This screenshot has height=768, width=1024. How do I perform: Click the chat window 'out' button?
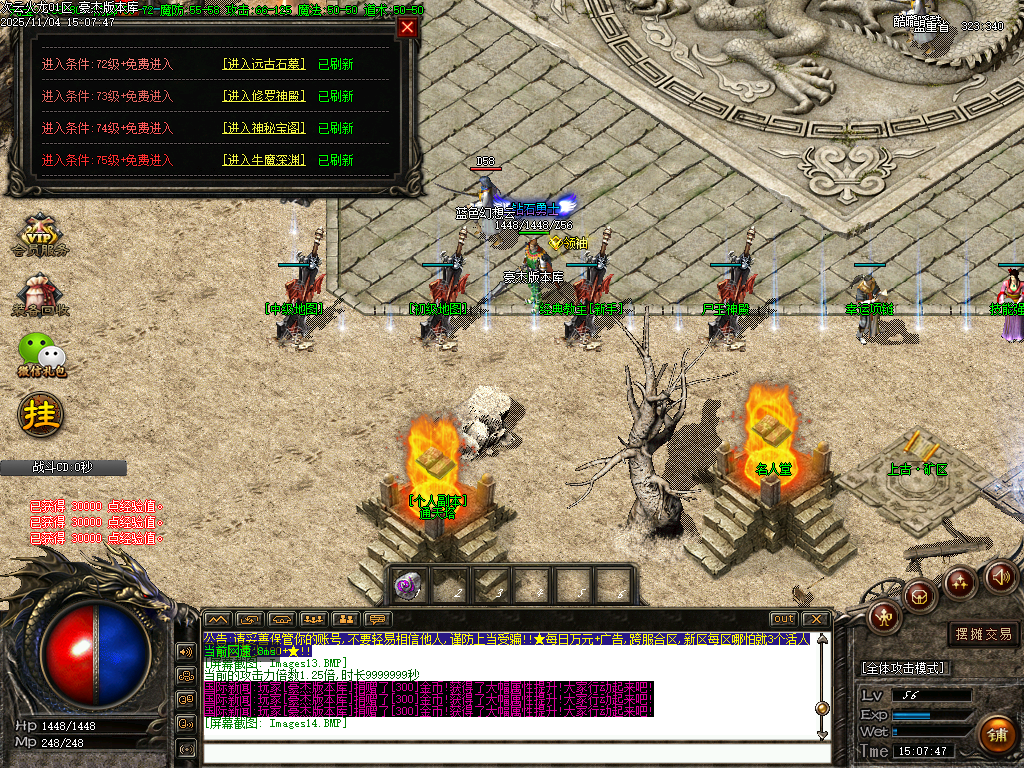click(784, 619)
